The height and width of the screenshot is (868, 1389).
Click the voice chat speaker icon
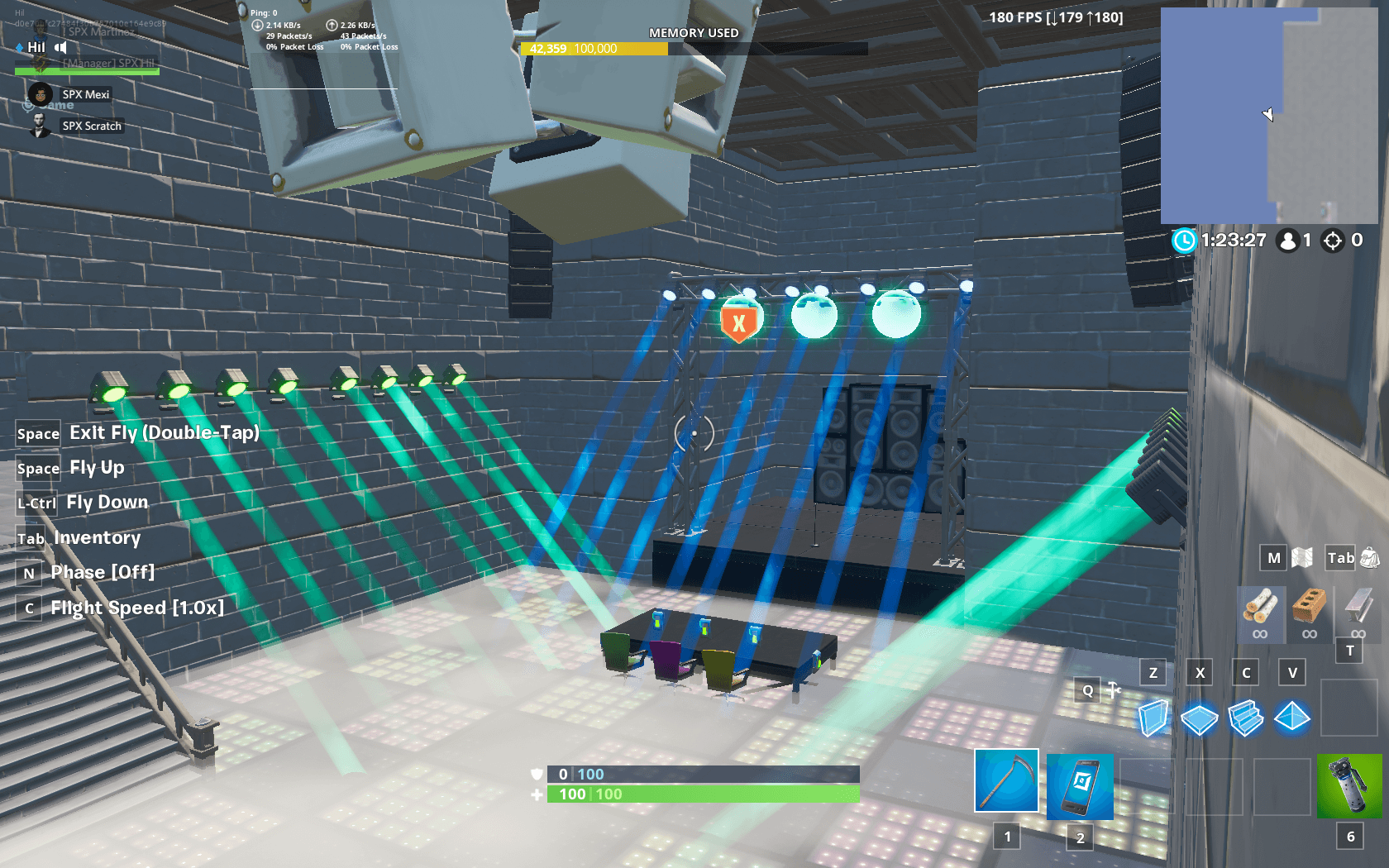click(x=60, y=47)
